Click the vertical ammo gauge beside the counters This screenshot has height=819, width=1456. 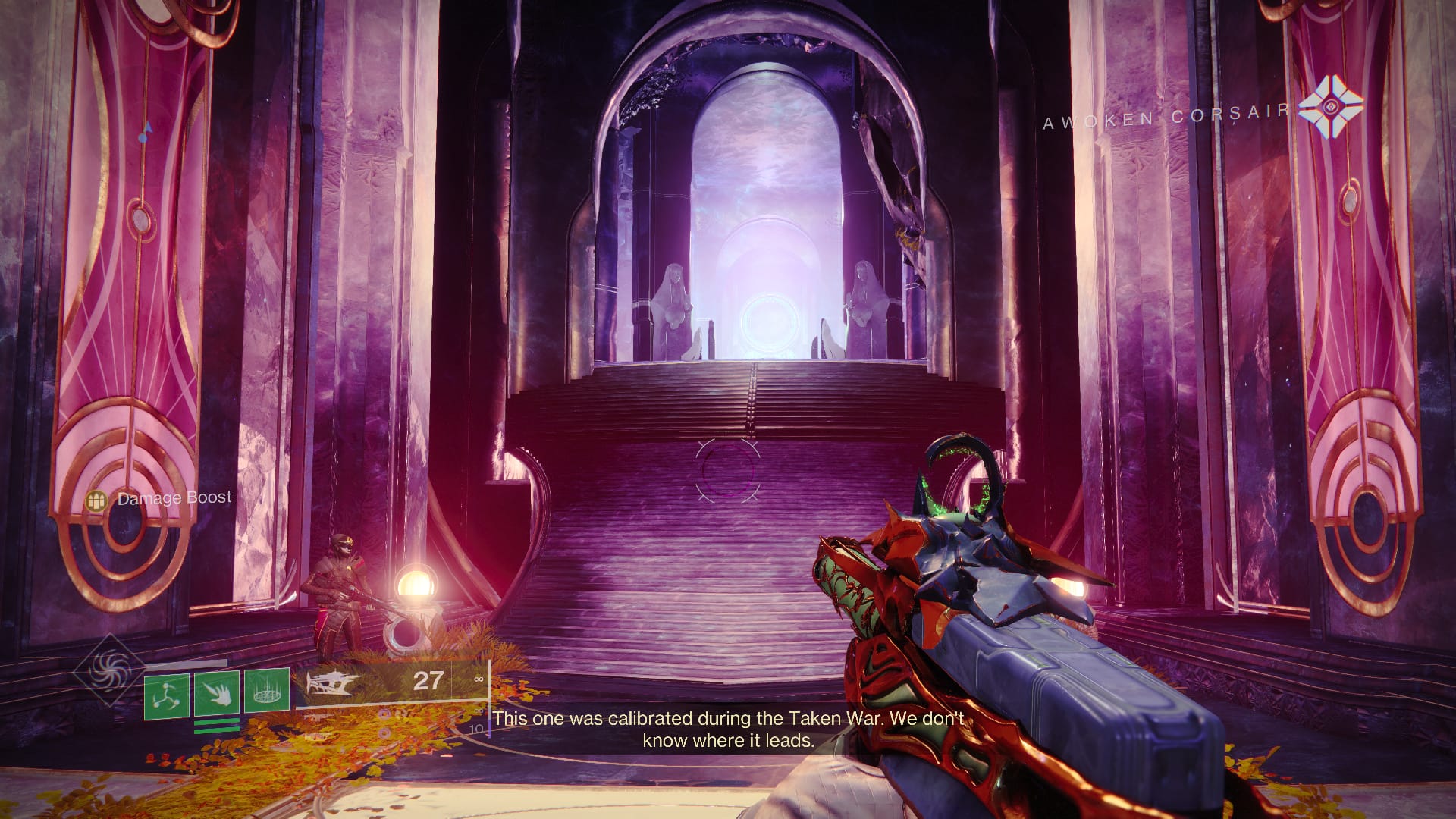tap(490, 699)
